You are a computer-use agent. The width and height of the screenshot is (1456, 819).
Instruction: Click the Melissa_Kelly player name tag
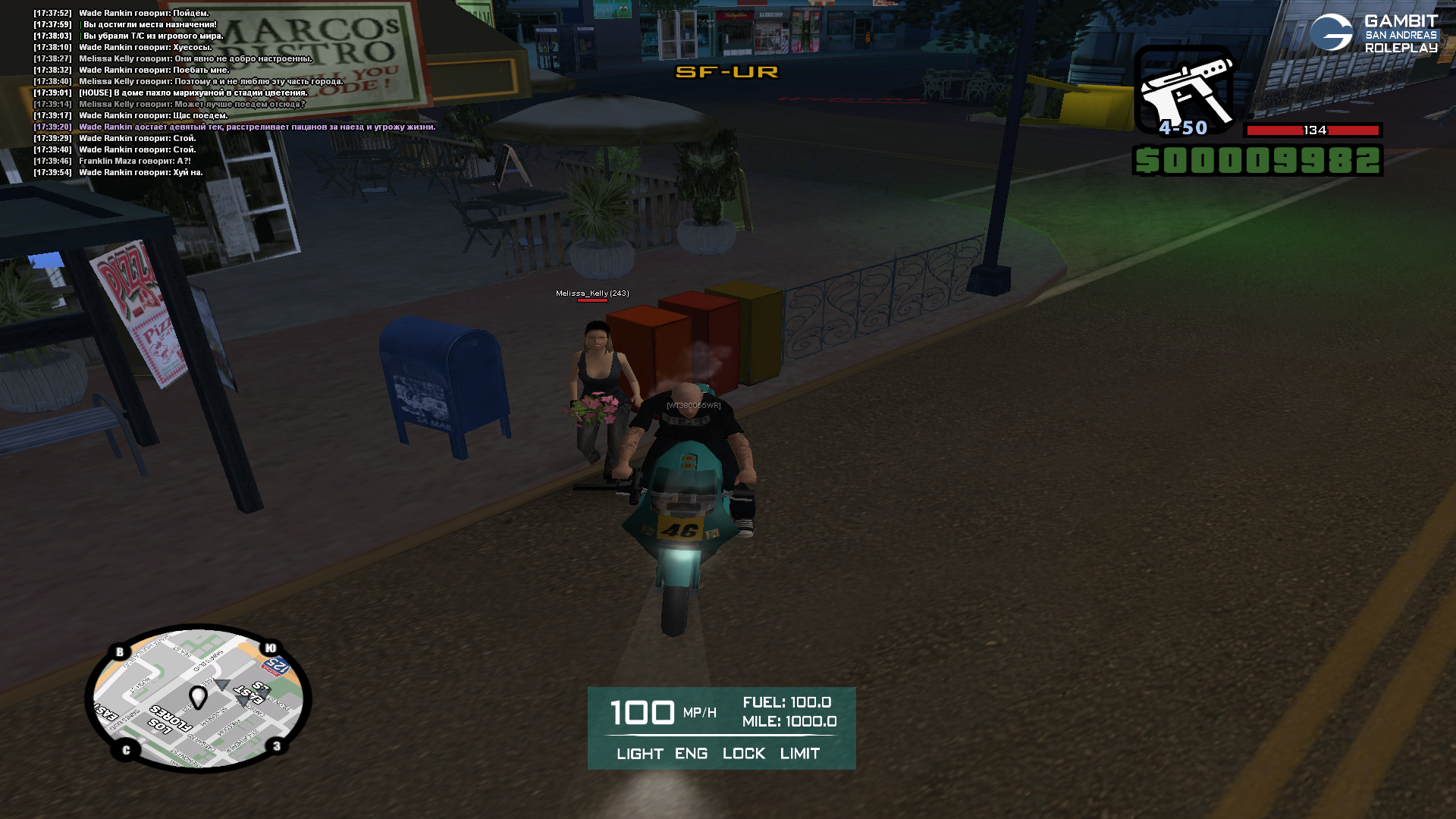coord(592,293)
